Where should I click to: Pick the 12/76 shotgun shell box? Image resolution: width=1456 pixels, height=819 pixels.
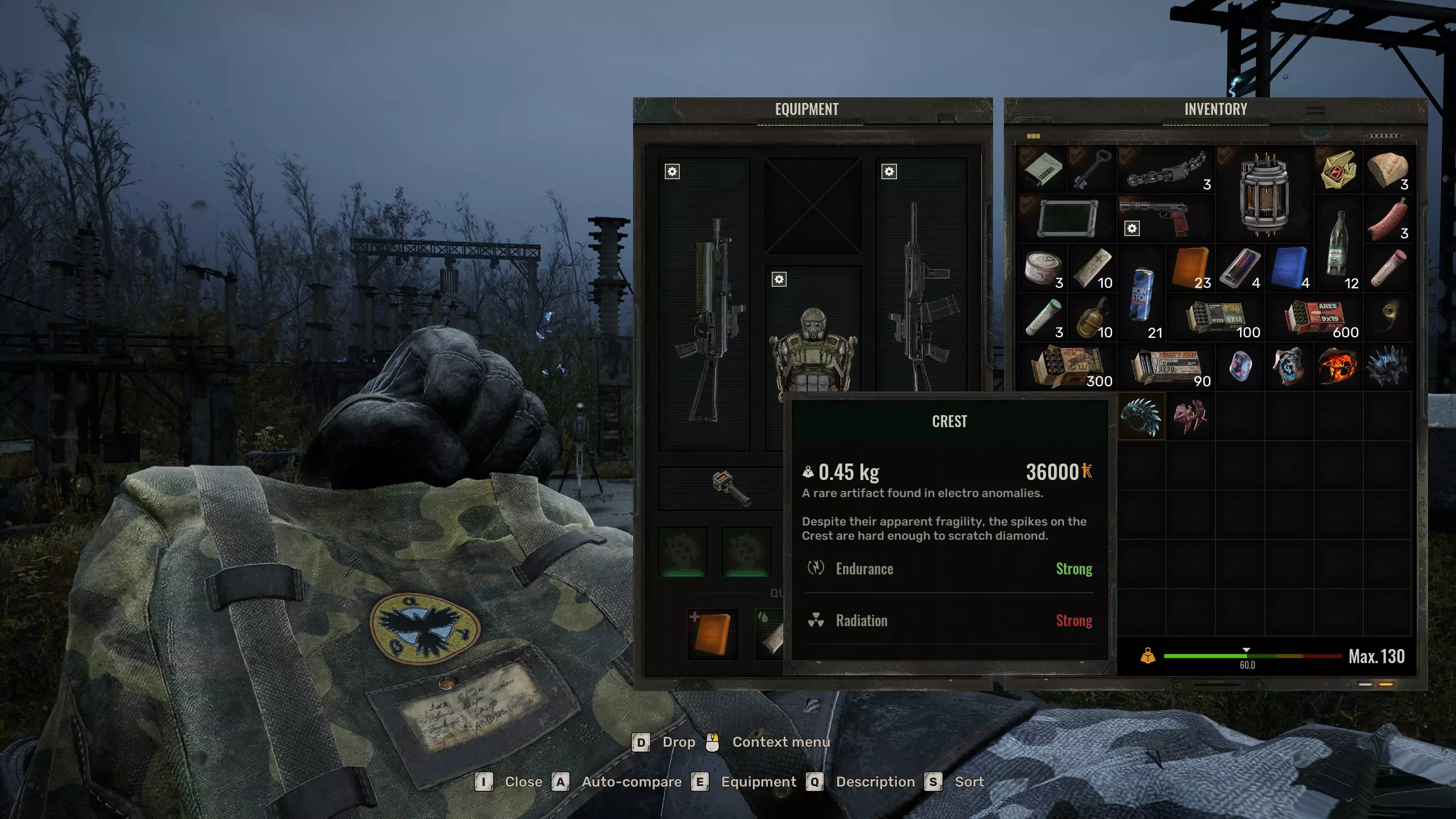click(1067, 366)
